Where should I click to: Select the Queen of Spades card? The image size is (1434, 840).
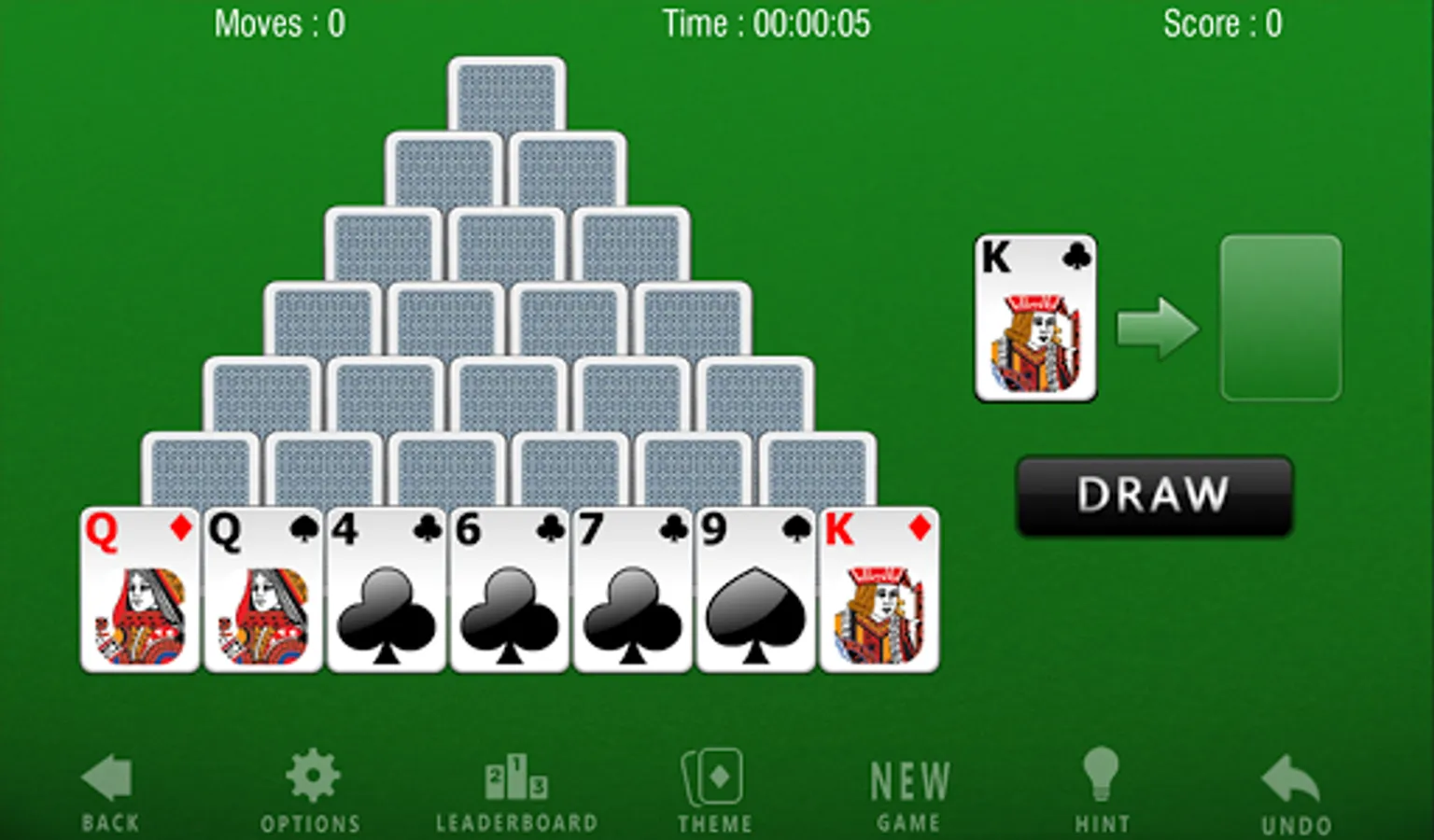pos(262,588)
